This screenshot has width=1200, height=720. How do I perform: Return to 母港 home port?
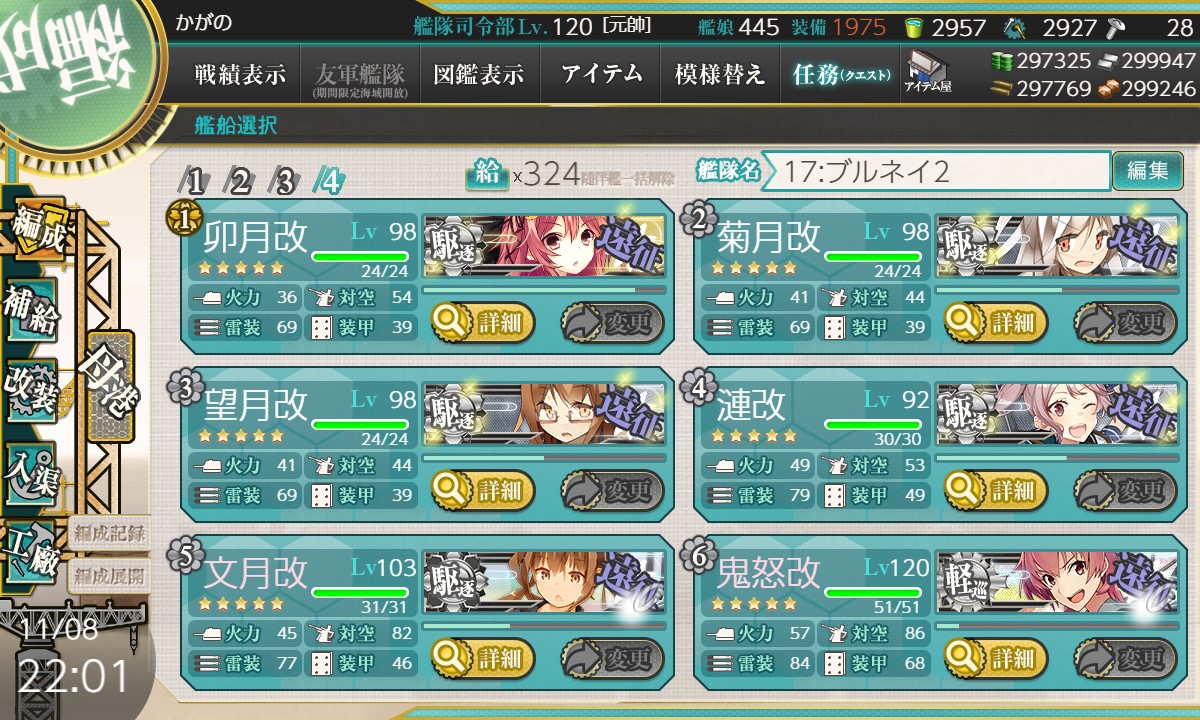point(109,385)
